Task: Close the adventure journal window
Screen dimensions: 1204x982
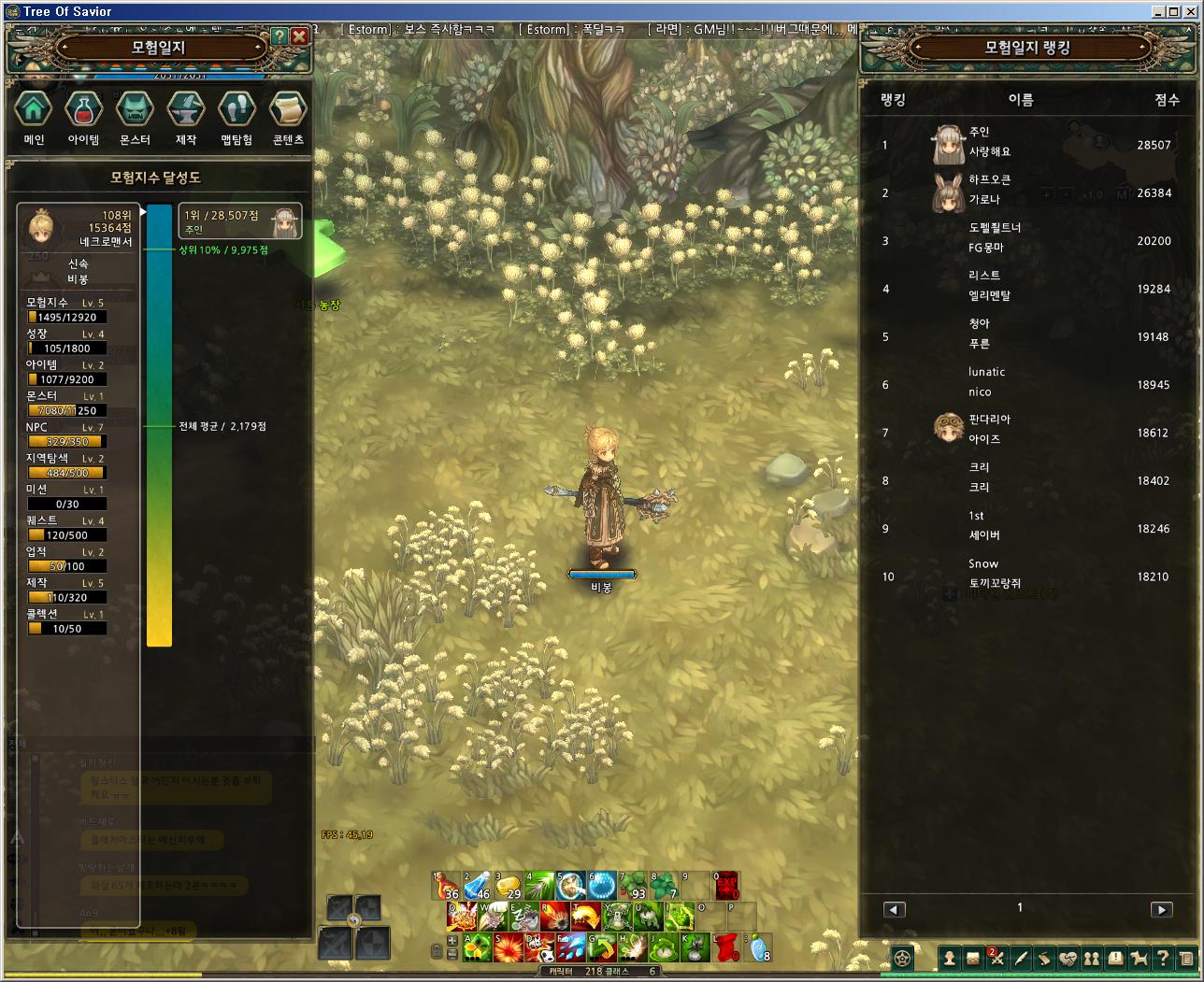Action: tap(299, 36)
